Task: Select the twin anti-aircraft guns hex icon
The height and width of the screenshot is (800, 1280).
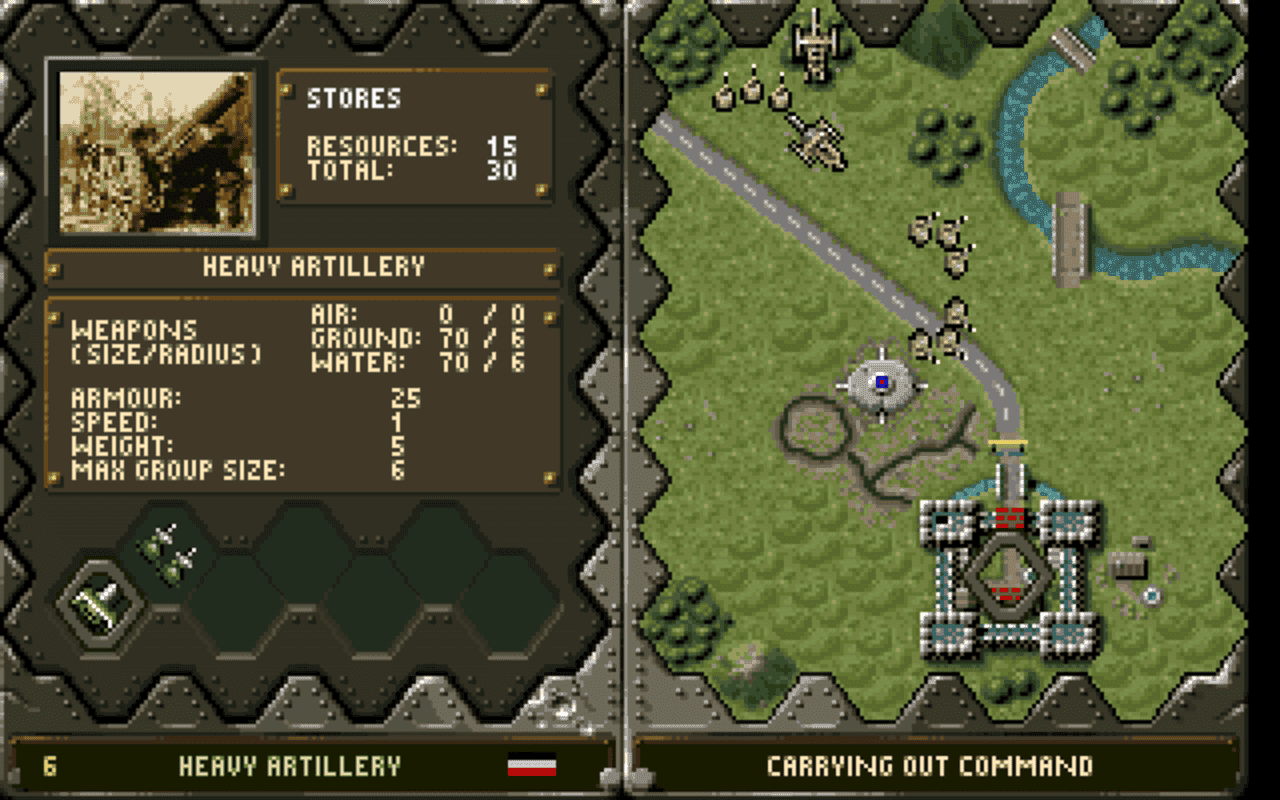Action: (x=168, y=555)
